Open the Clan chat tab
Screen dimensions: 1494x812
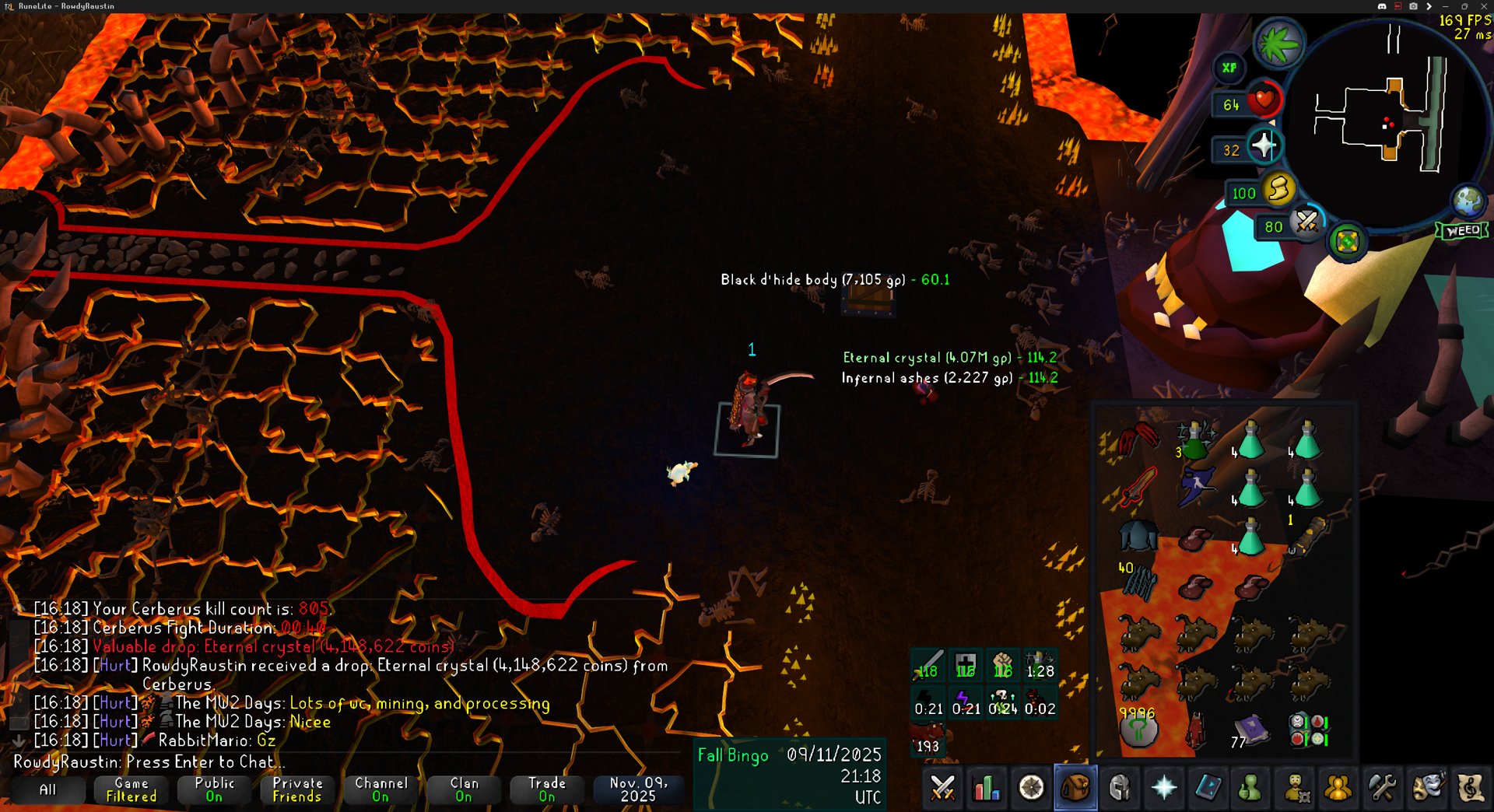pyautogui.click(x=464, y=789)
